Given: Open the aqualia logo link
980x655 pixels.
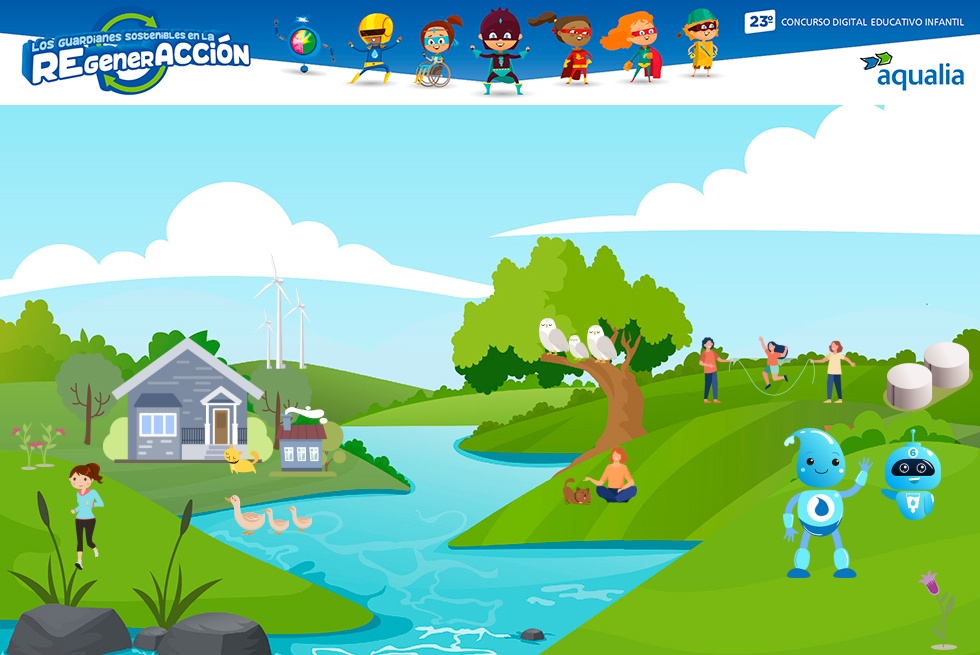Looking at the screenshot, I should pyautogui.click(x=911, y=70).
